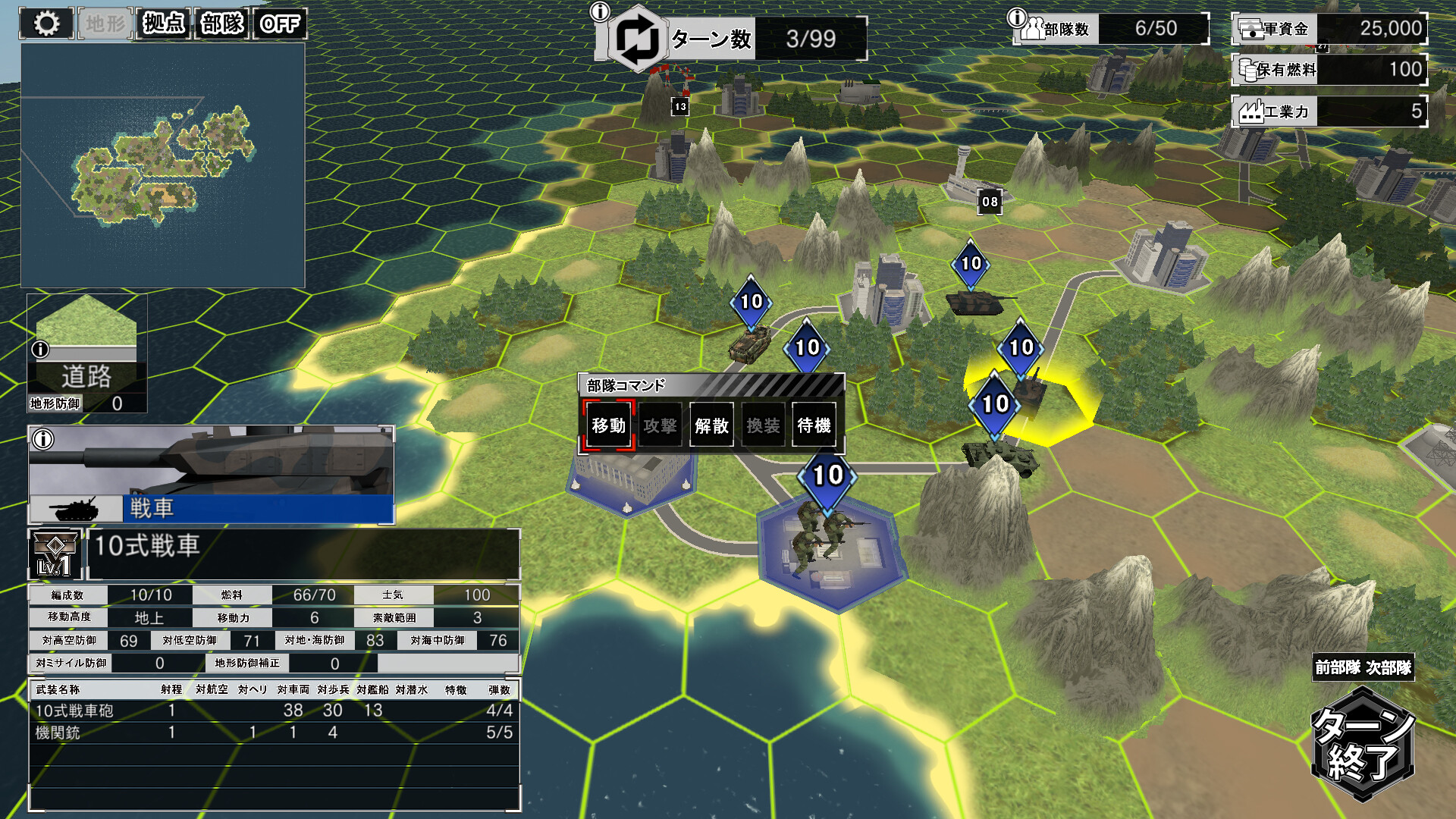The image size is (1456, 819).
Task: Click the hexagonal turn cycle icon
Action: 637,39
